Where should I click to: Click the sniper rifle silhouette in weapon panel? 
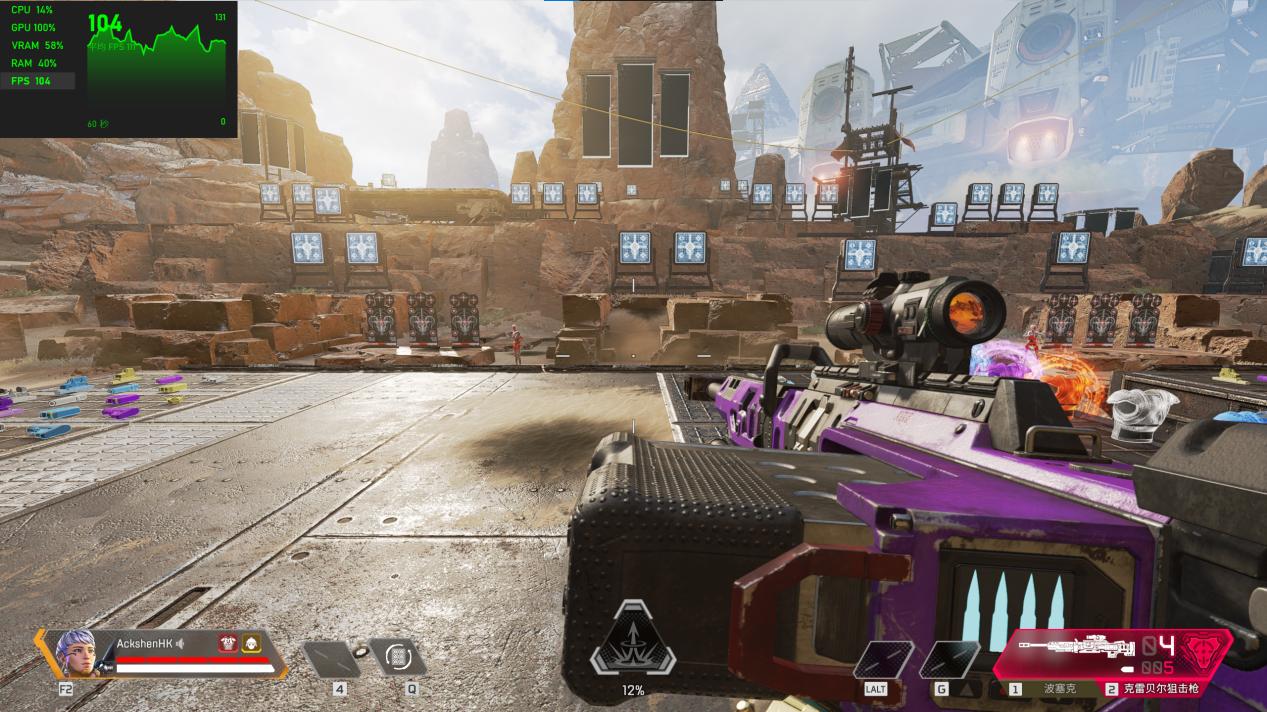coord(1076,647)
